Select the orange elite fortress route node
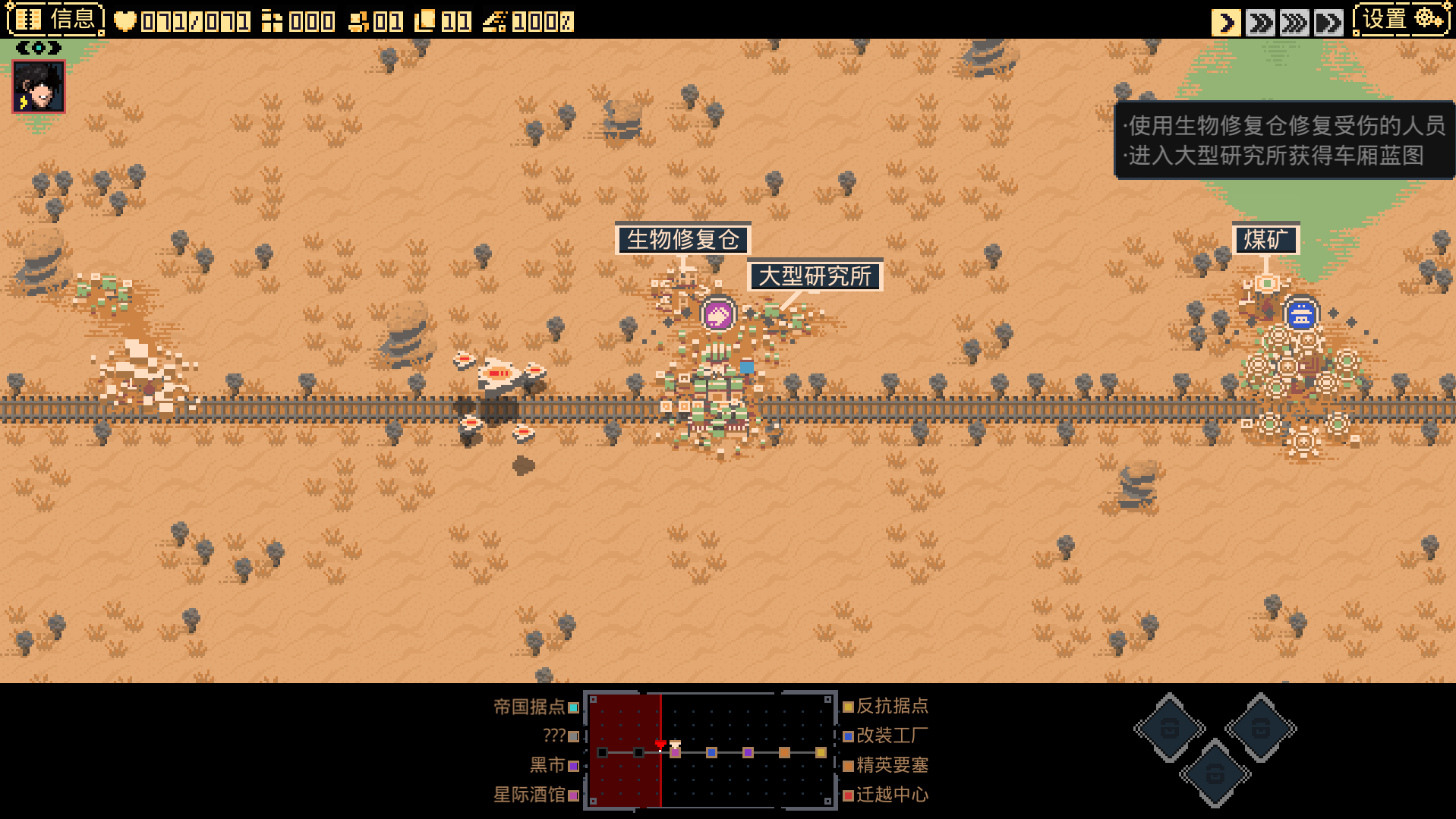1456x819 pixels. (784, 752)
